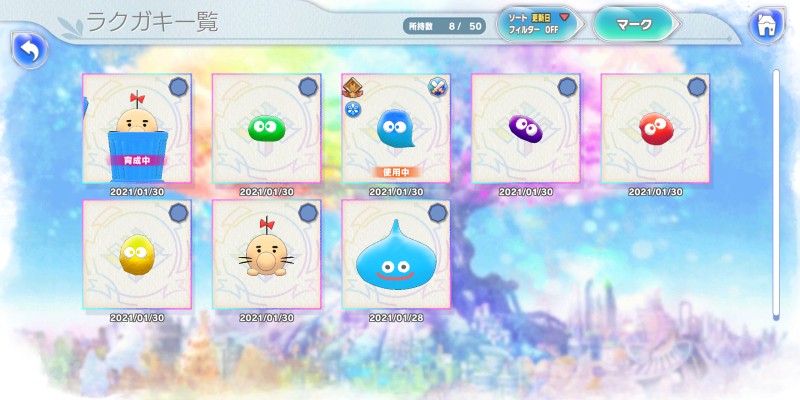Image resolution: width=800 pixels, height=400 pixels.
Task: Choose the whiskered character with red bow
Action: coord(266,254)
